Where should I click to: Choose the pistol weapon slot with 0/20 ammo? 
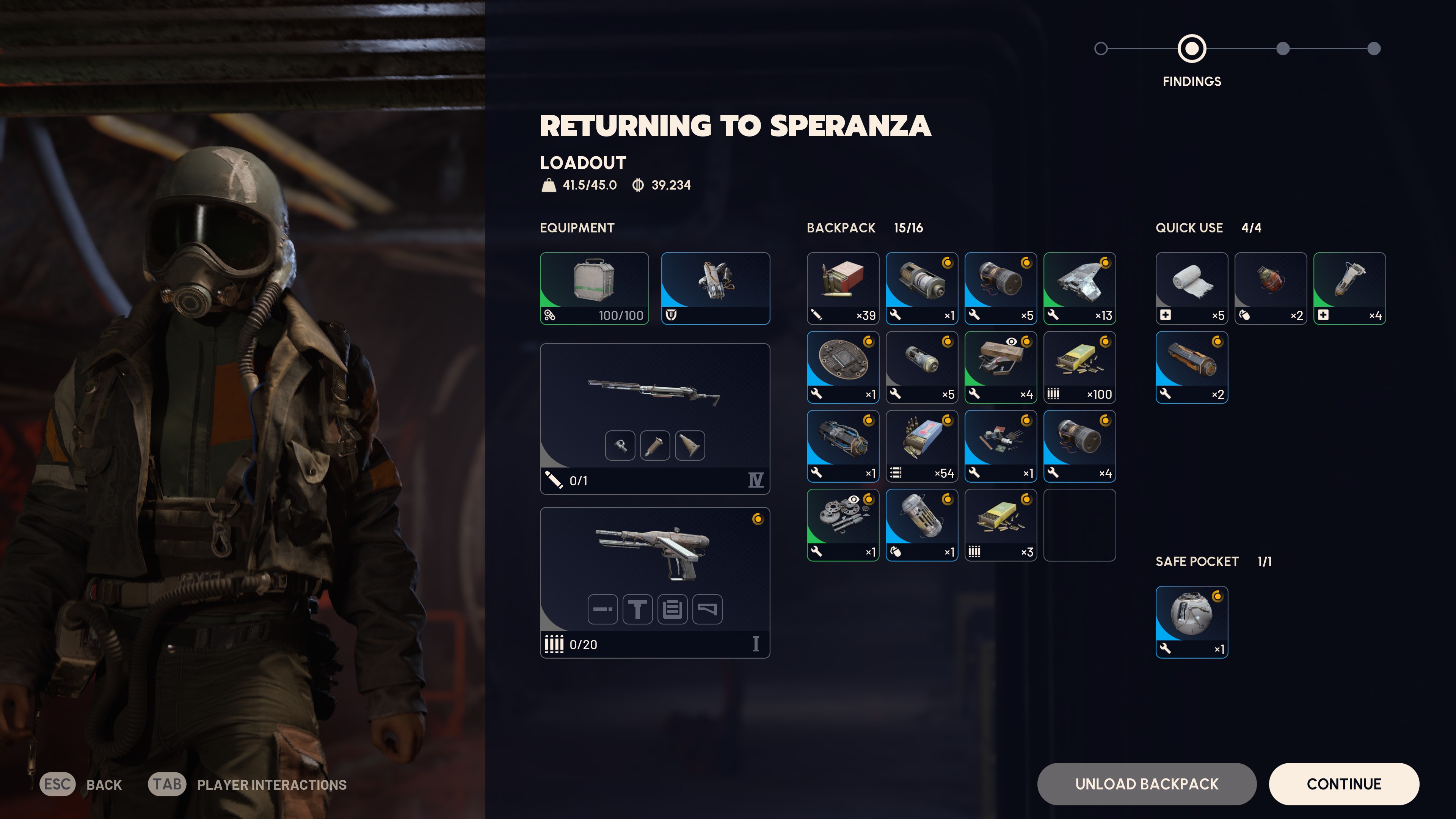click(x=654, y=582)
